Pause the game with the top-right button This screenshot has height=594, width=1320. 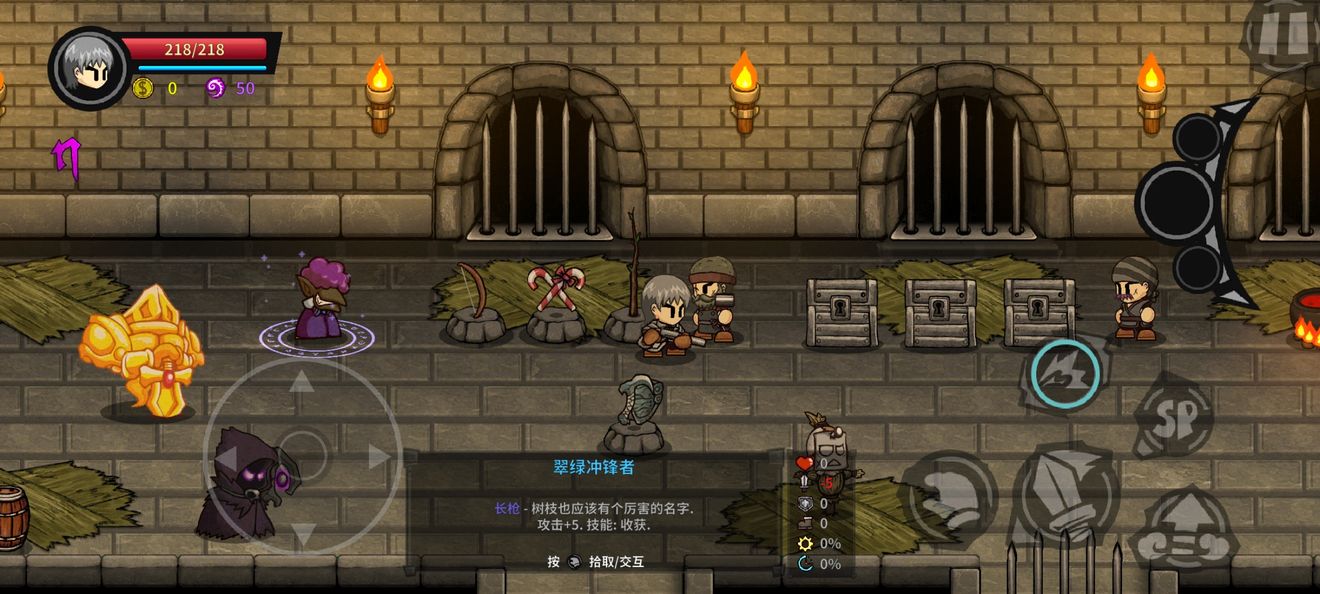1286,32
